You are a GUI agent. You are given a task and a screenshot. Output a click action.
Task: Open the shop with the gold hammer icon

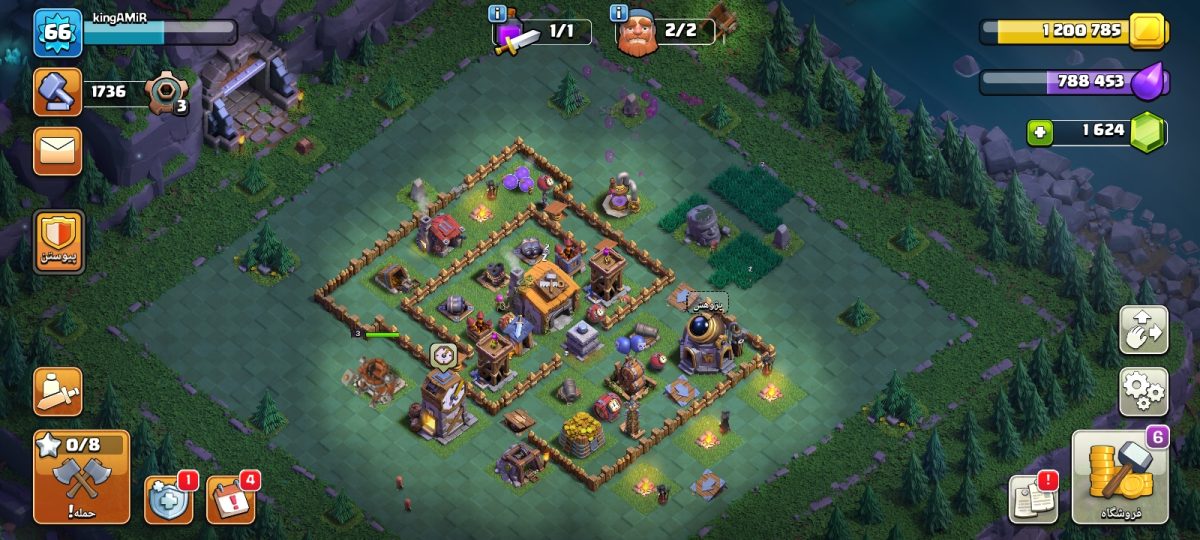tap(1120, 478)
